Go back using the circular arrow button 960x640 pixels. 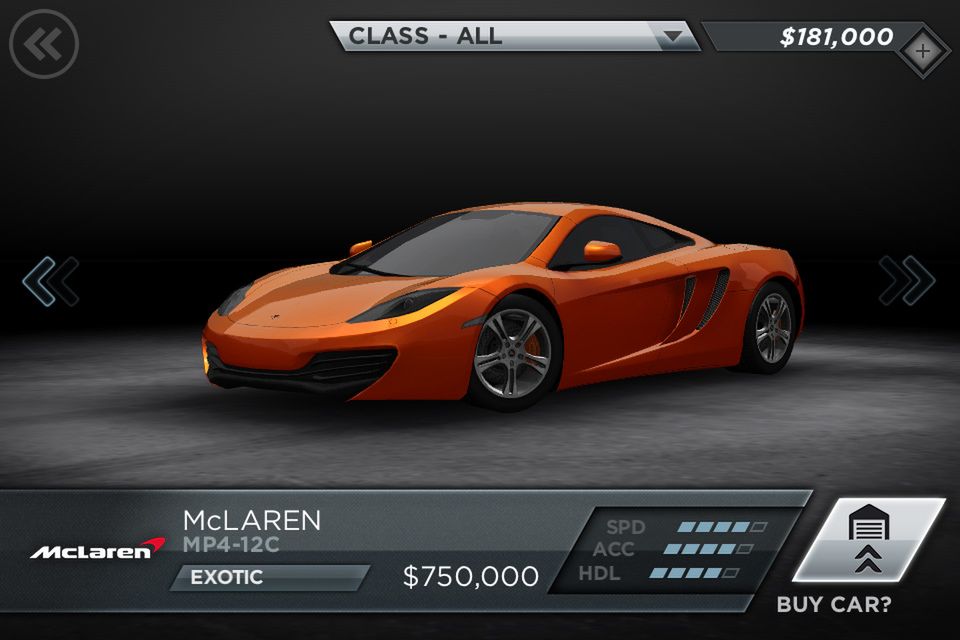pos(43,43)
